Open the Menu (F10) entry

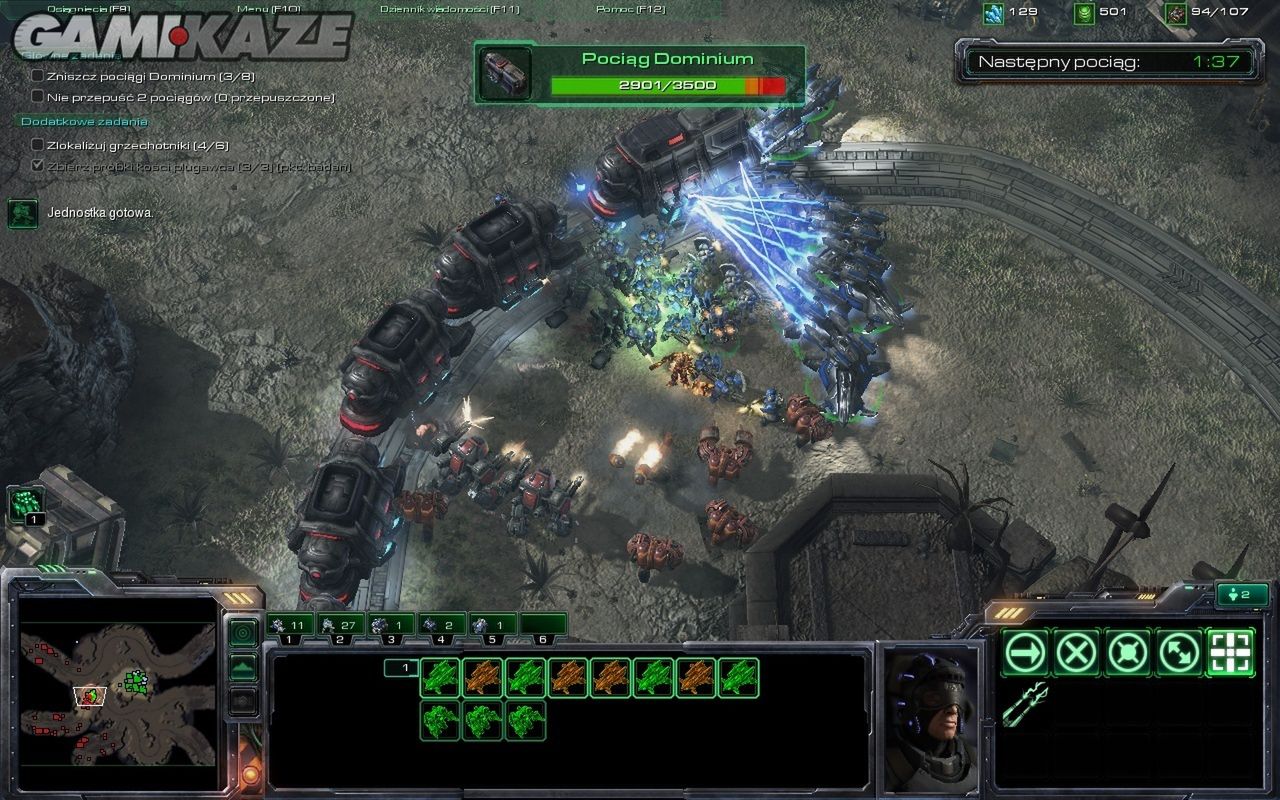click(x=255, y=9)
